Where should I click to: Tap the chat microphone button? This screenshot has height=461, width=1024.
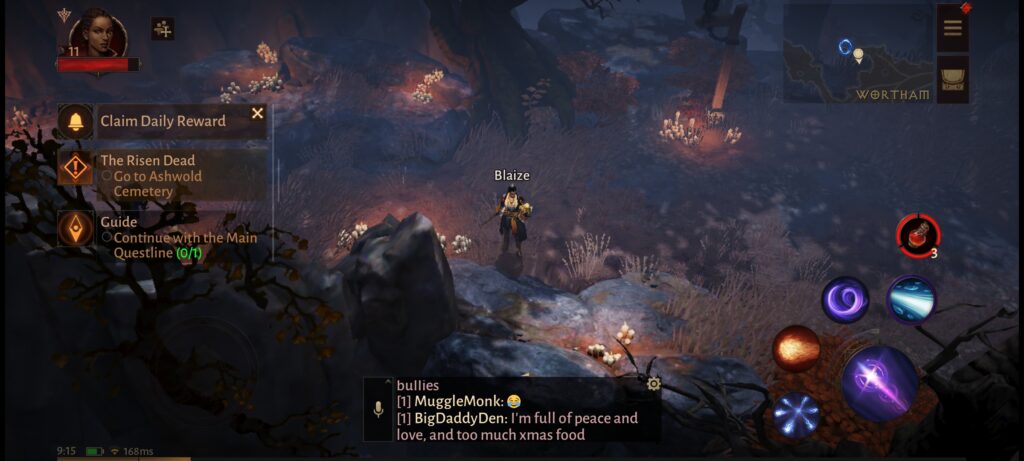click(378, 409)
